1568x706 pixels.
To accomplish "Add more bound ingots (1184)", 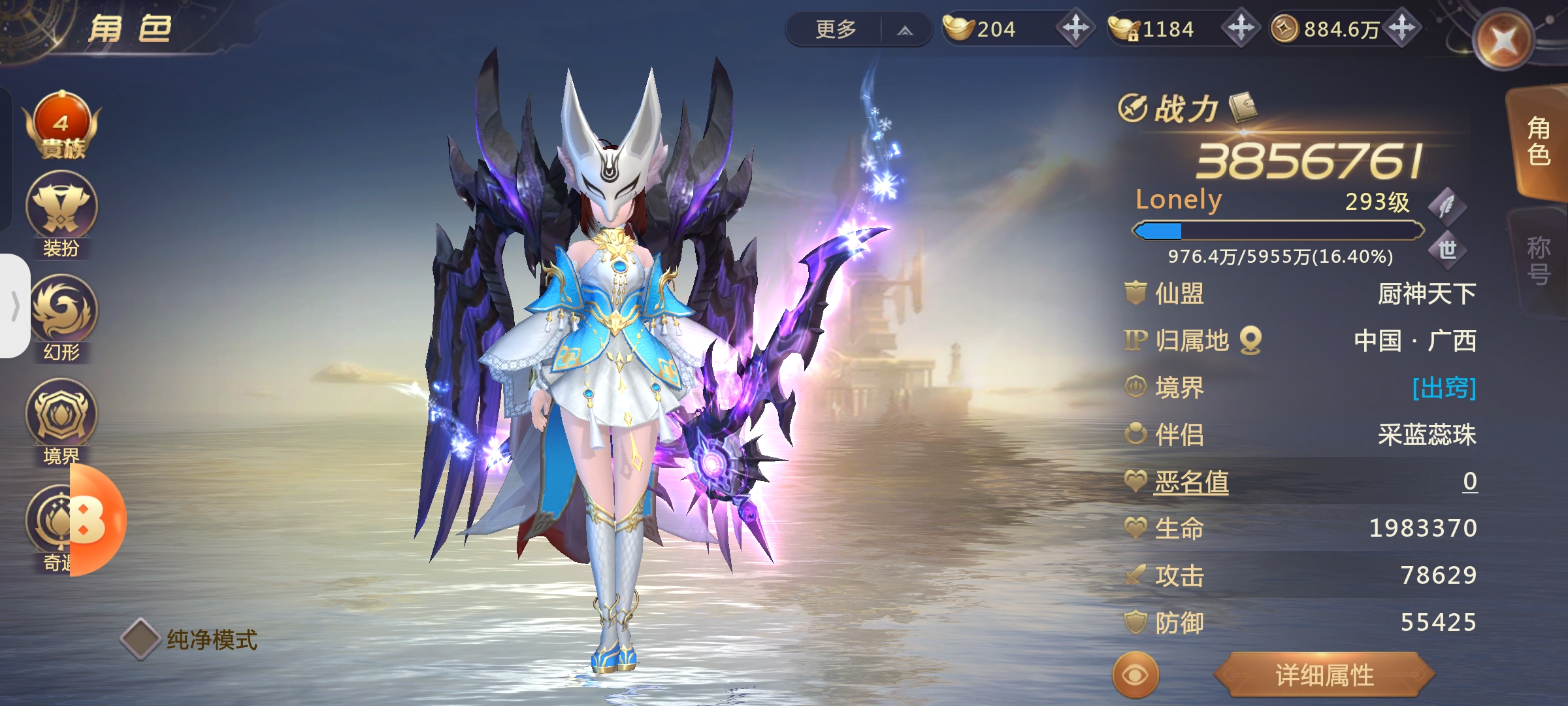I will (1241, 28).
